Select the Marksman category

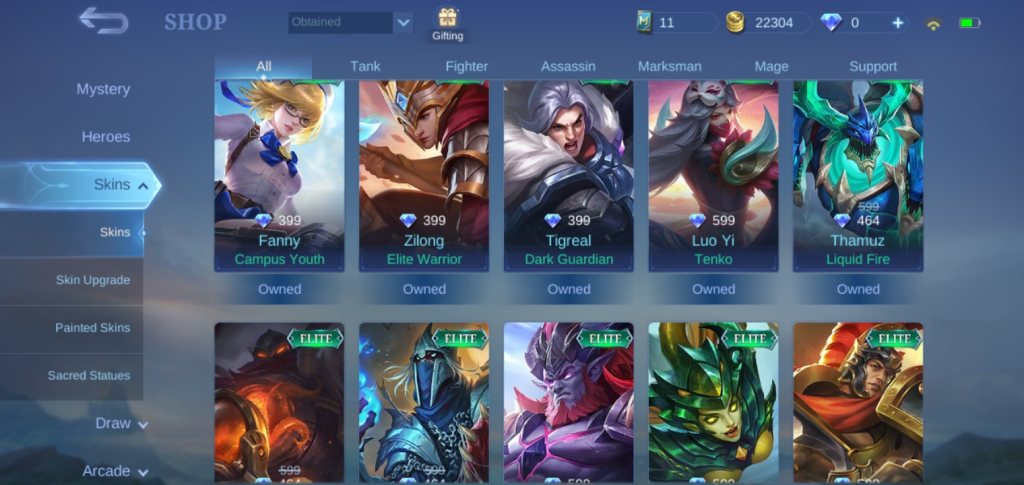[669, 67]
